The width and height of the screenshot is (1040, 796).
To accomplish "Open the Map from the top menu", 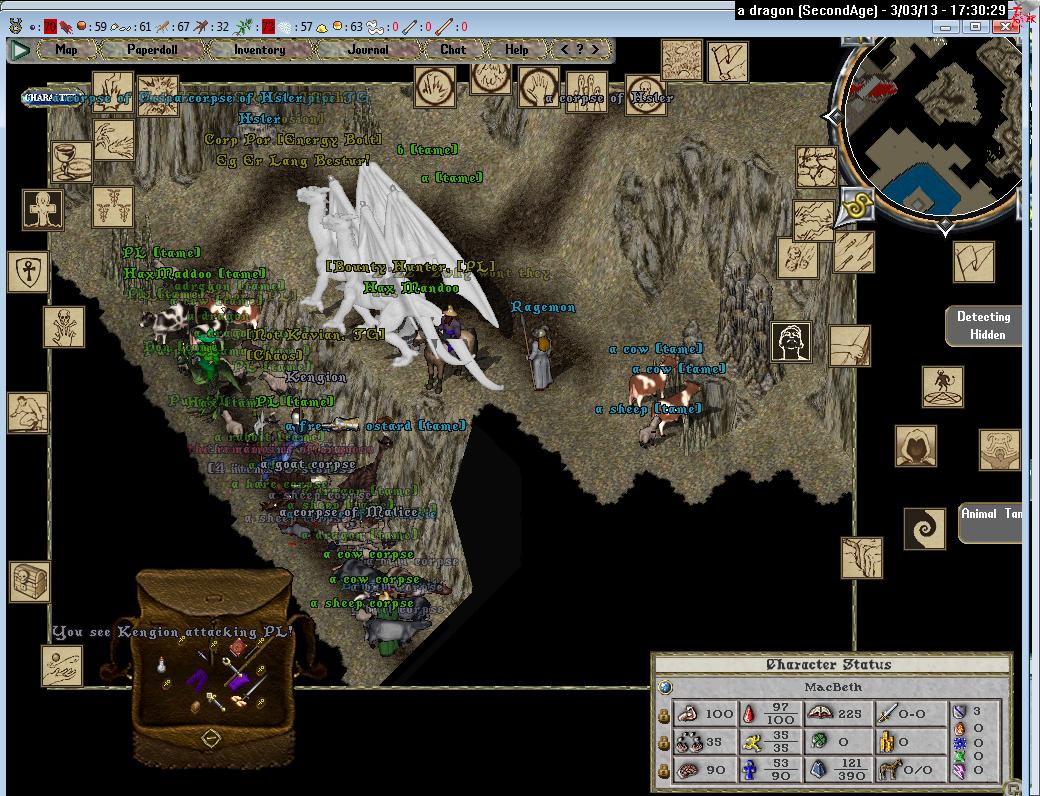I will pyautogui.click(x=66, y=49).
